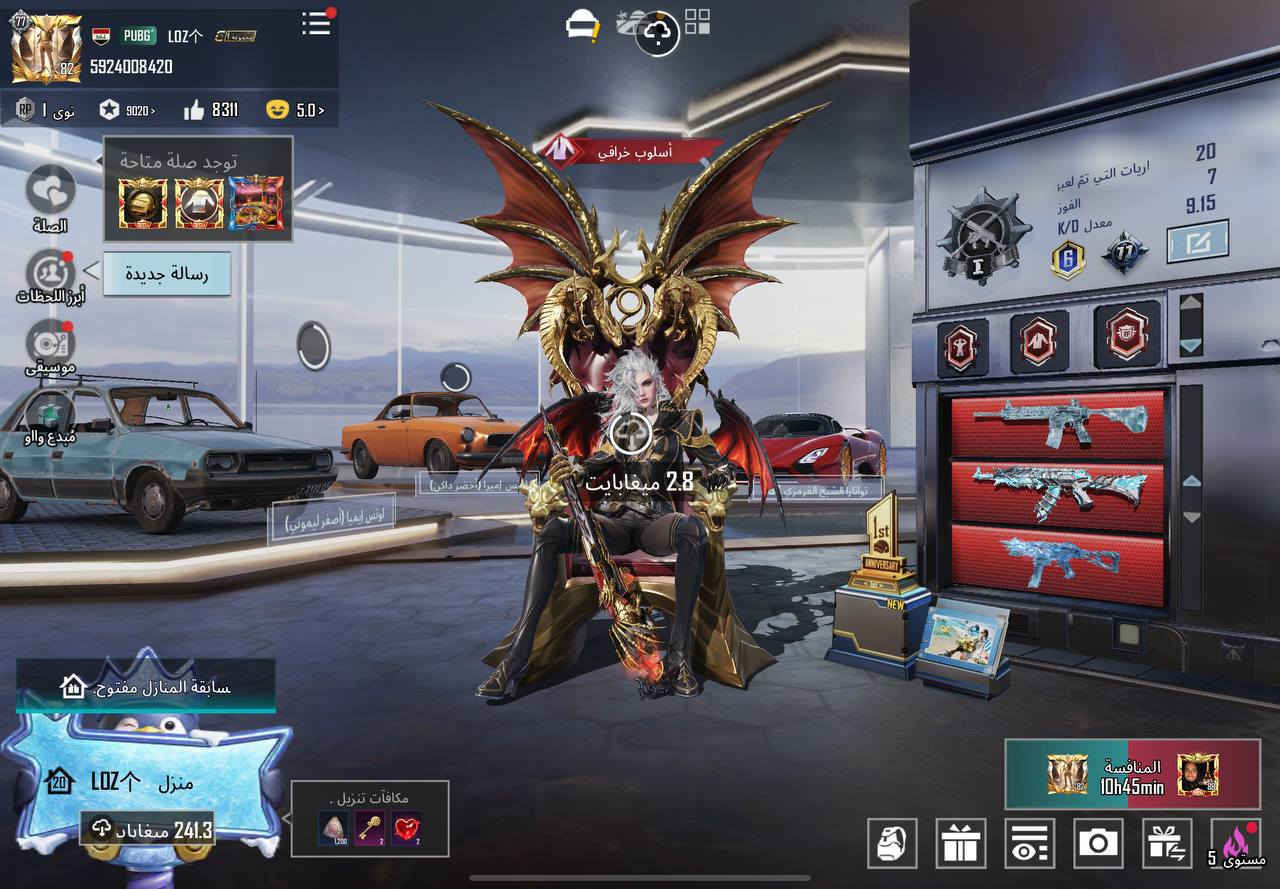Select the glacier AKM skin slot
The width and height of the screenshot is (1280, 889).
tap(1058, 492)
